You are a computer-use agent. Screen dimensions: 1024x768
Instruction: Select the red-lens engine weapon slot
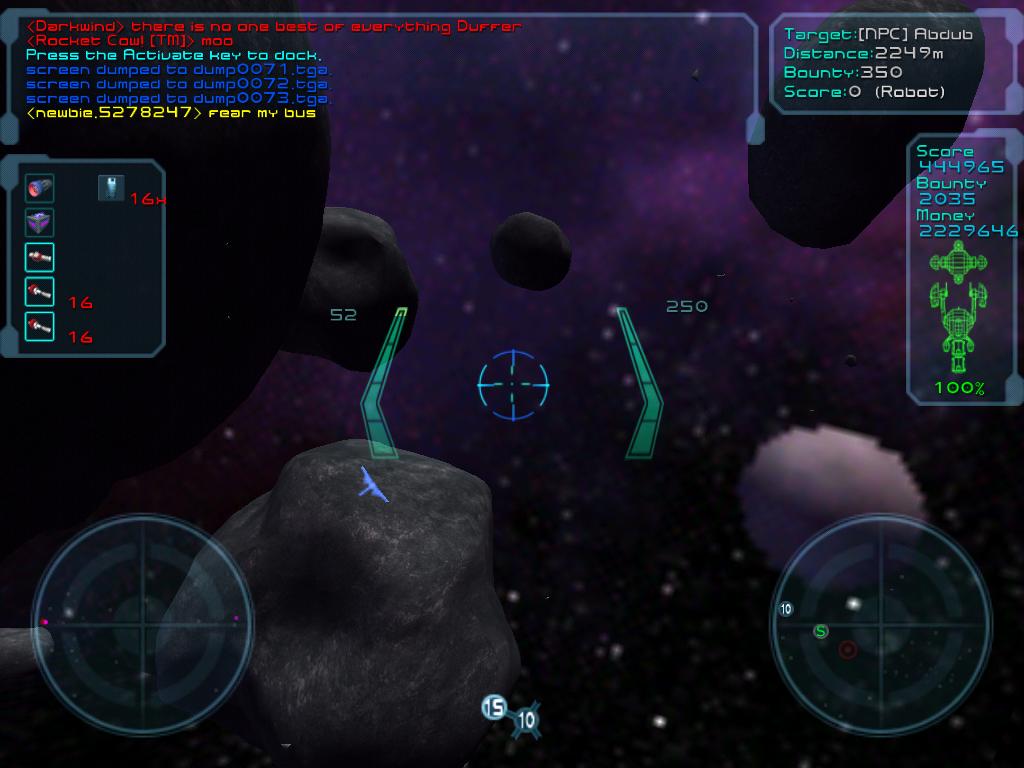[39, 188]
